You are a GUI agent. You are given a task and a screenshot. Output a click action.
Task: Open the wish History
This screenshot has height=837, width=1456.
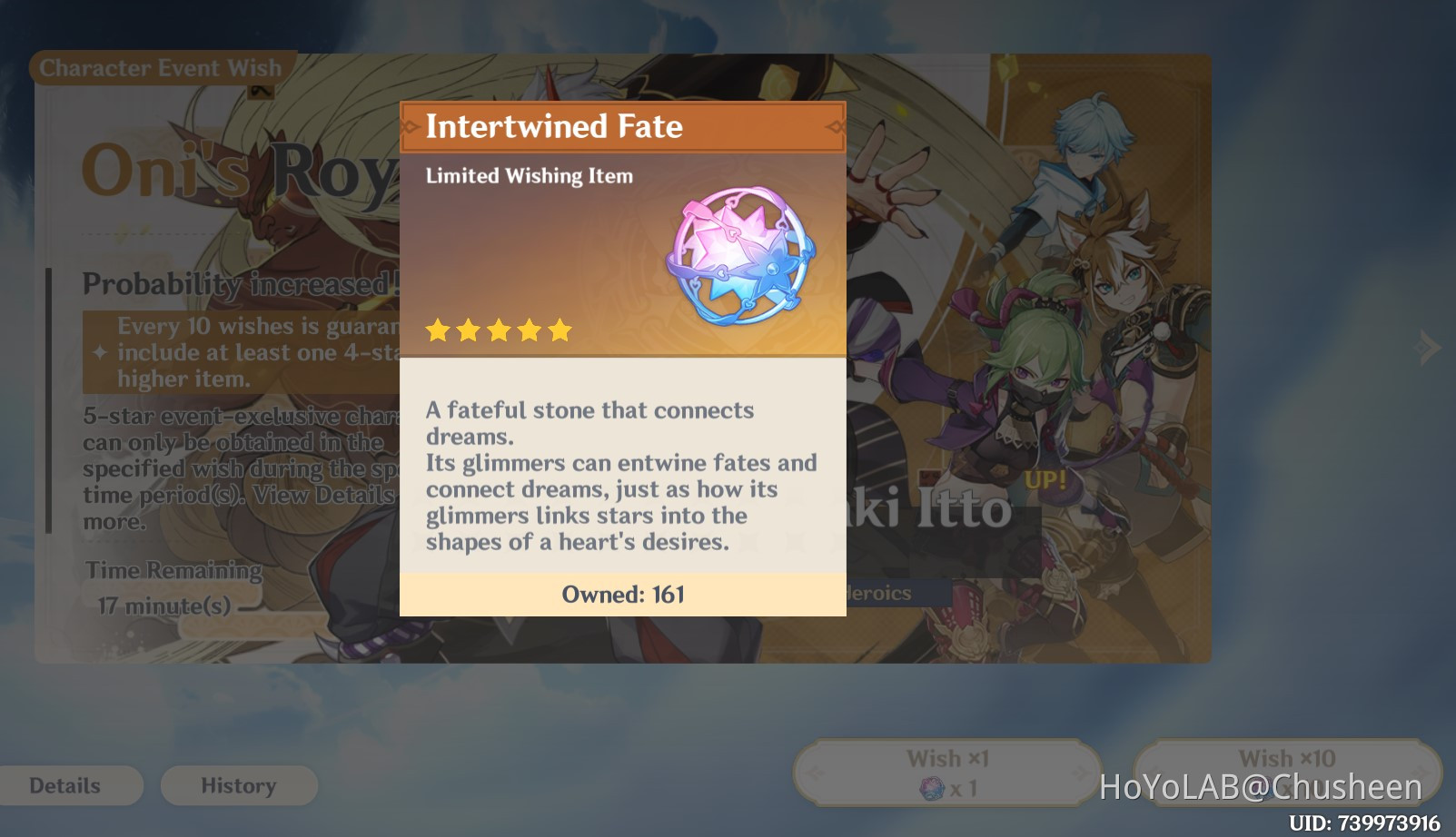pos(238,785)
